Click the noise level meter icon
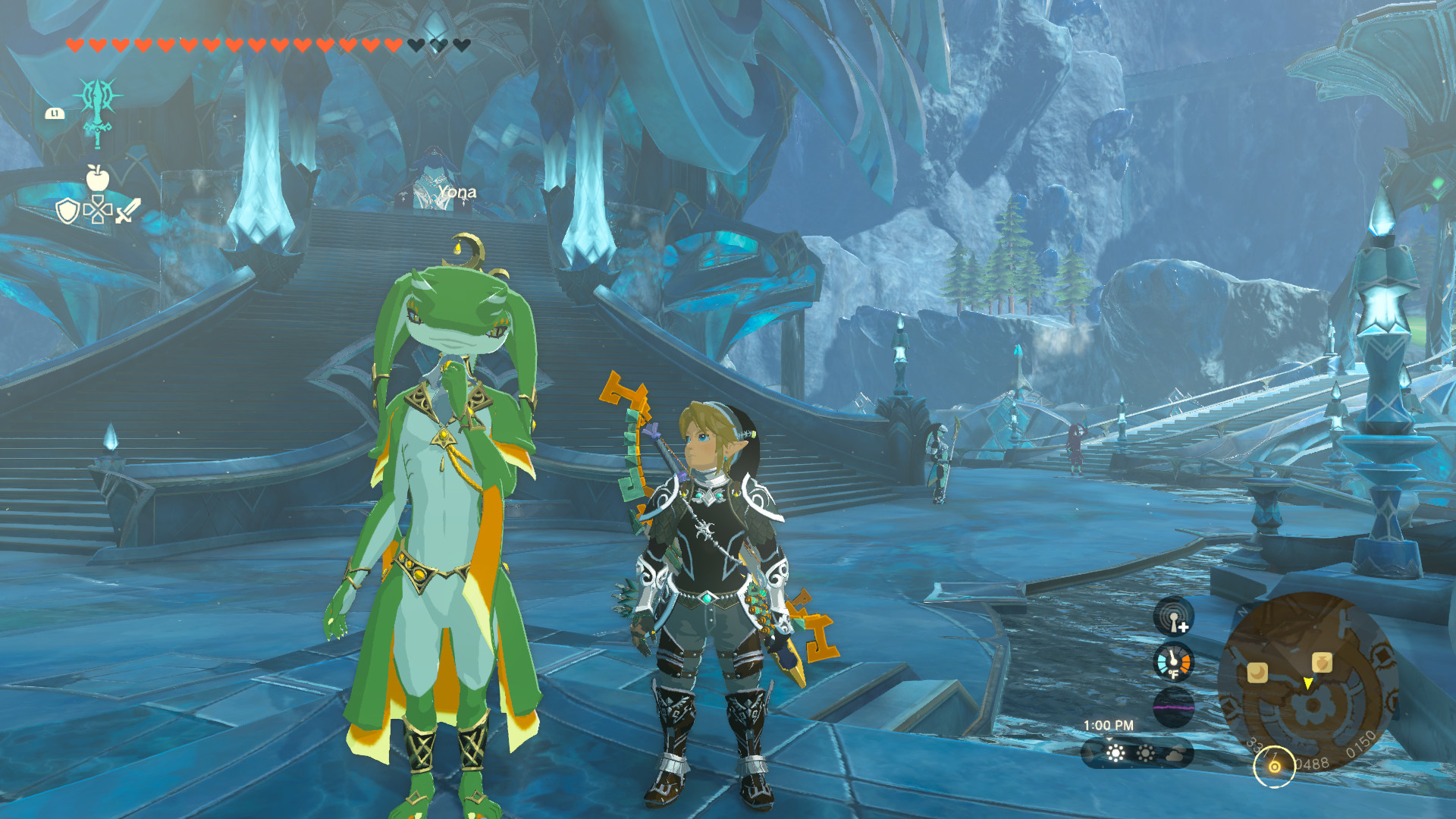This screenshot has height=819, width=1456. [x=1174, y=705]
